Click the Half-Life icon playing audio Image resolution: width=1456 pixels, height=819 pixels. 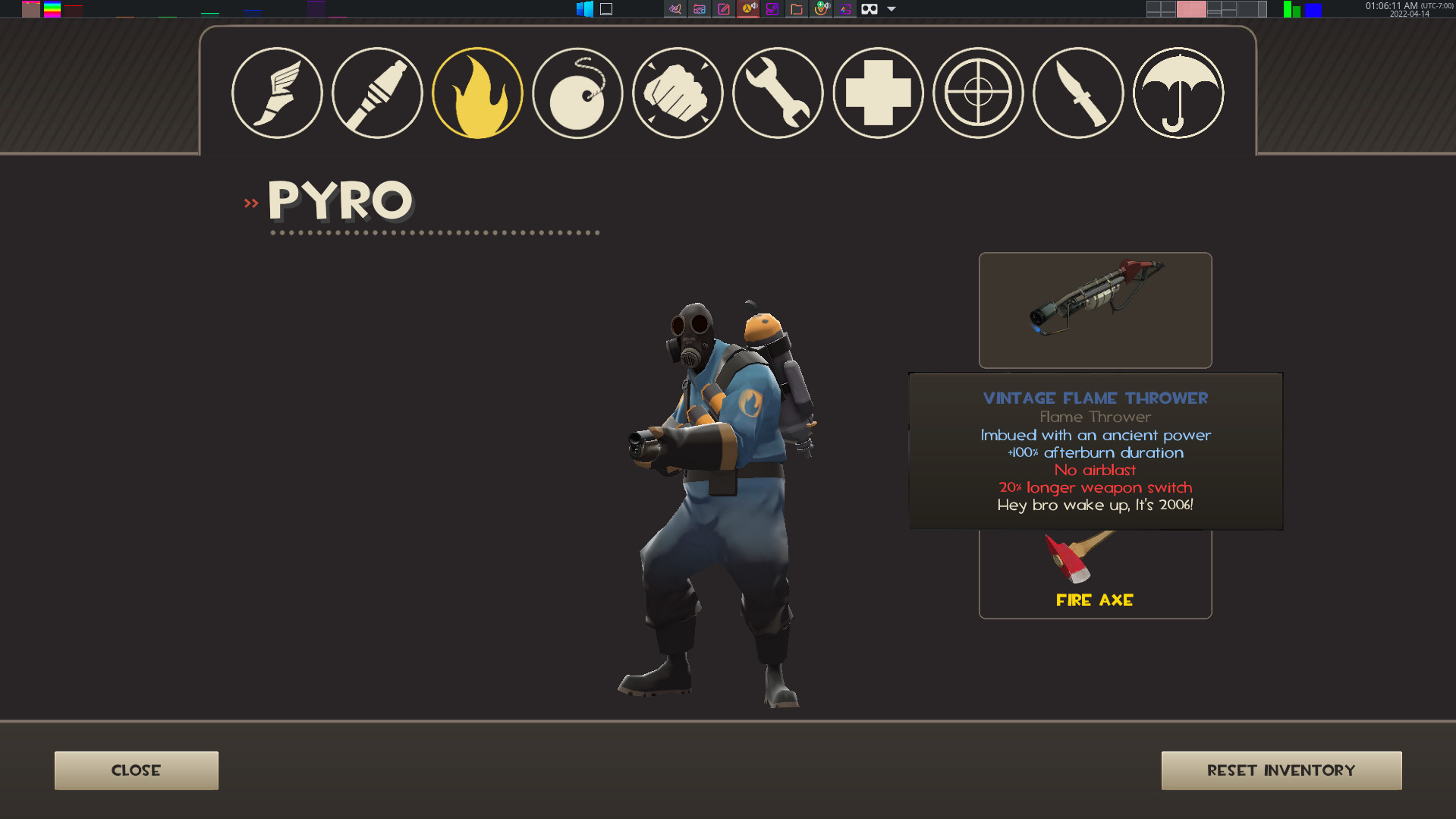pos(748,9)
